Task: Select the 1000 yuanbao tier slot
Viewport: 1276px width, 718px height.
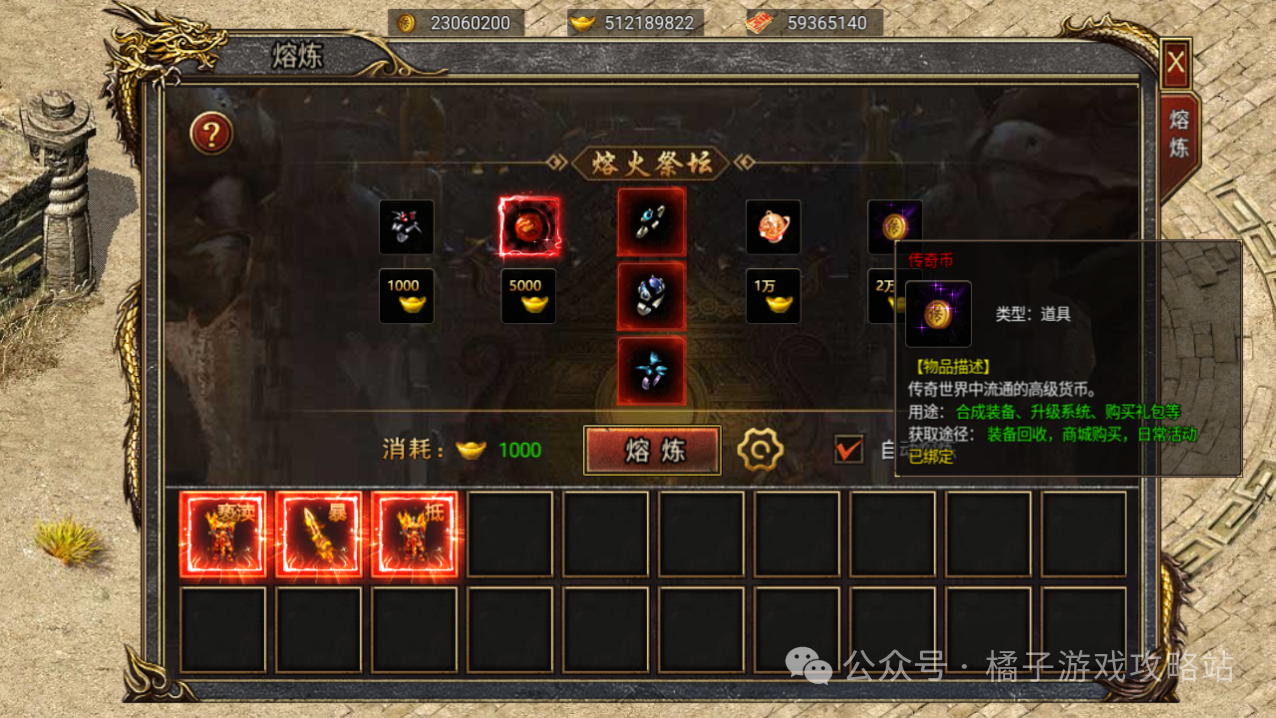Action: 407,296
